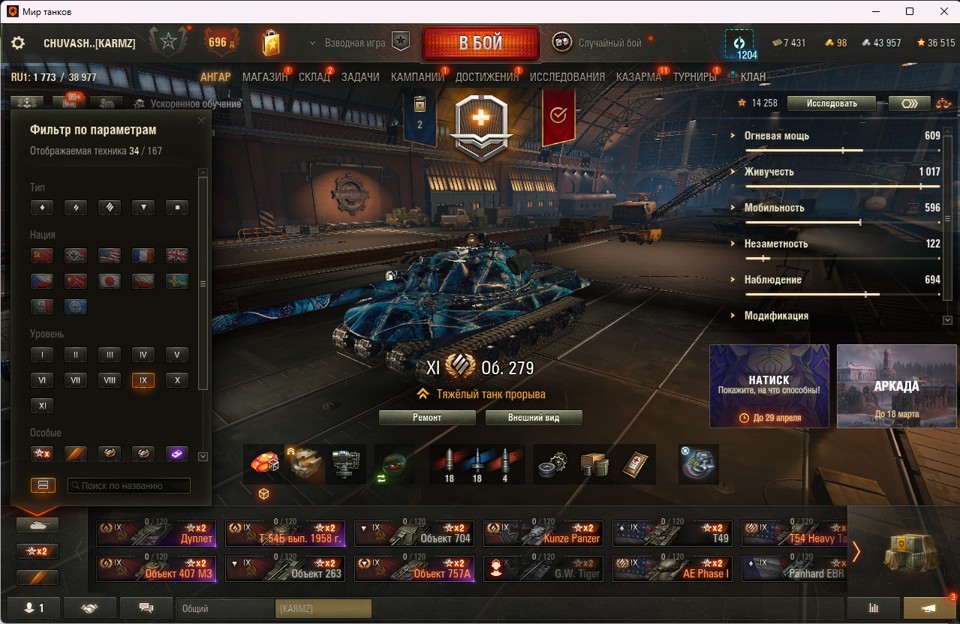Open the НАТИСК event banner
This screenshot has width=960, height=624.
click(x=769, y=386)
